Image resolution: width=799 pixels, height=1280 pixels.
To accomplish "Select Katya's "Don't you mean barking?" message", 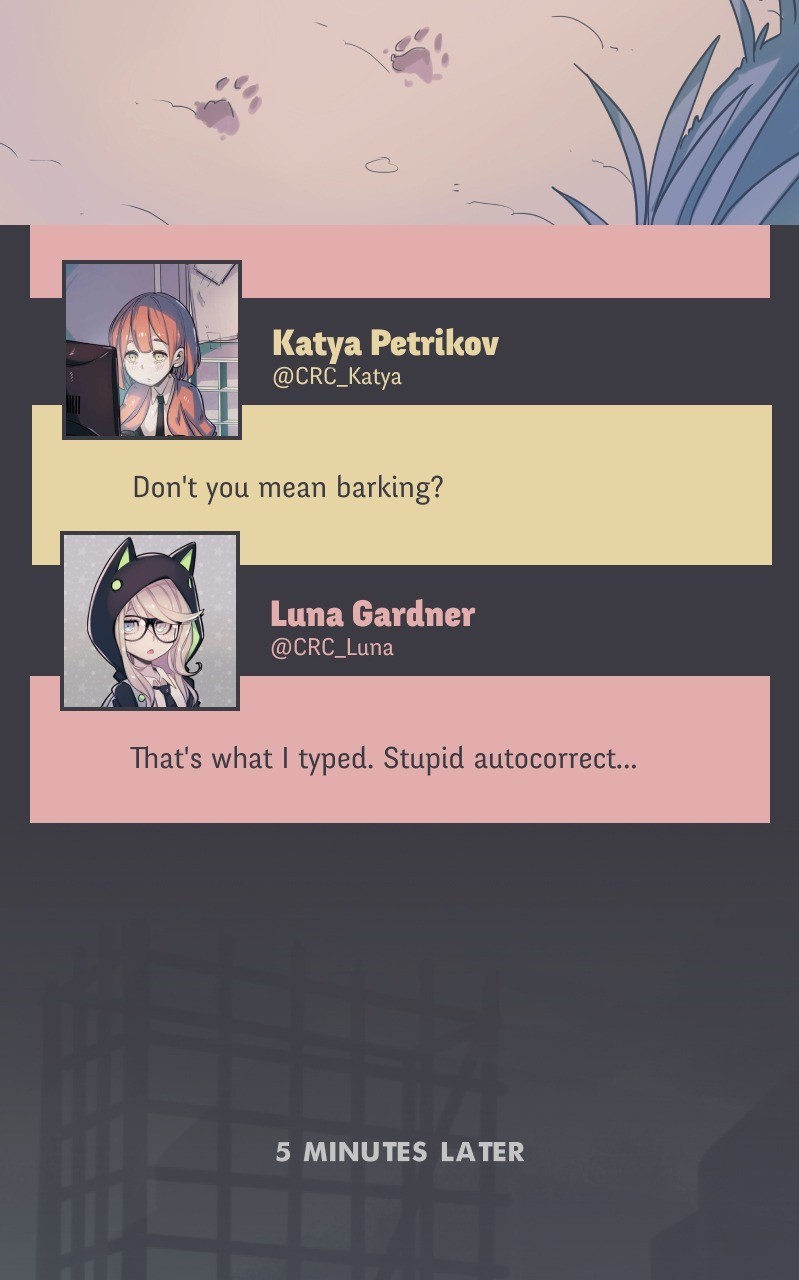I will click(x=288, y=488).
